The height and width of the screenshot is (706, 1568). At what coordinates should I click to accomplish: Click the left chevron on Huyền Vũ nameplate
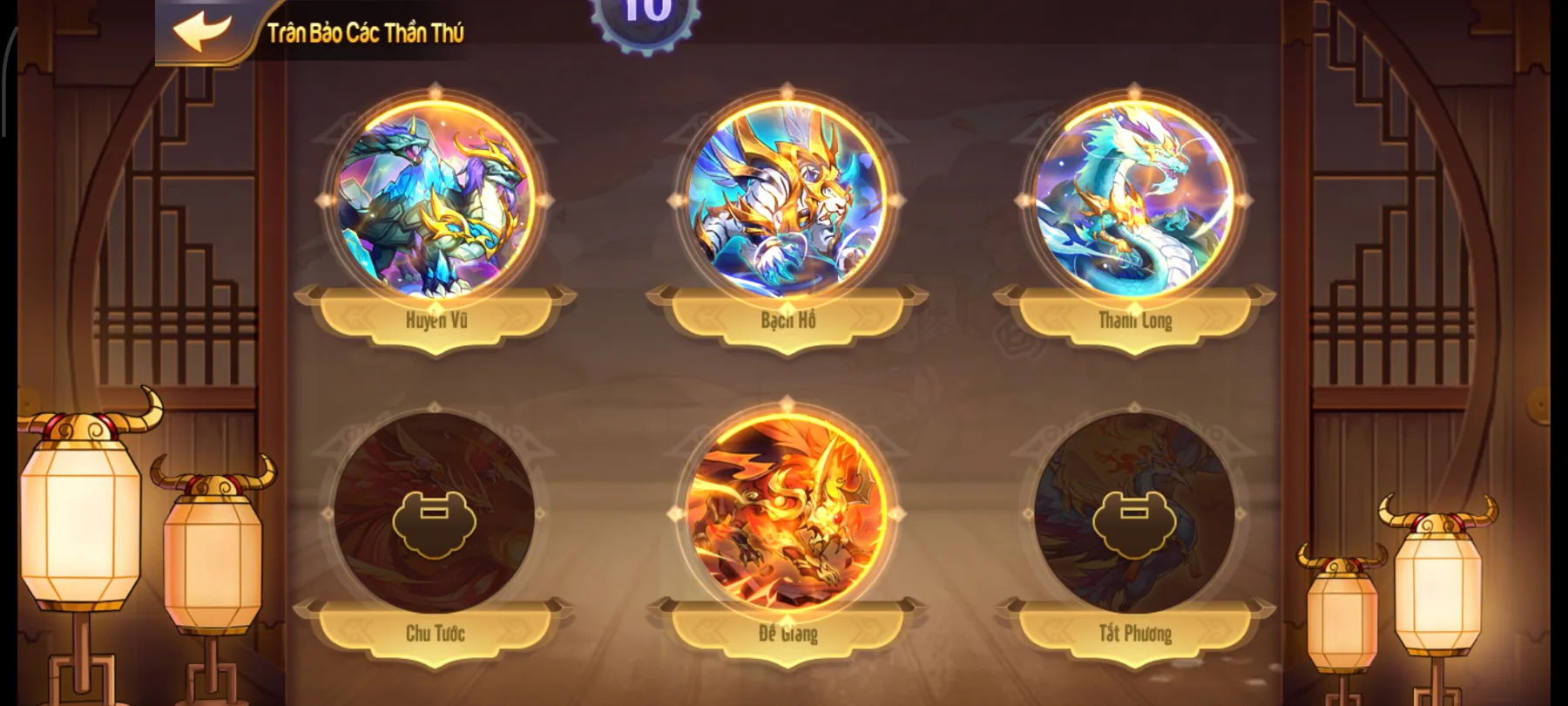pos(352,320)
